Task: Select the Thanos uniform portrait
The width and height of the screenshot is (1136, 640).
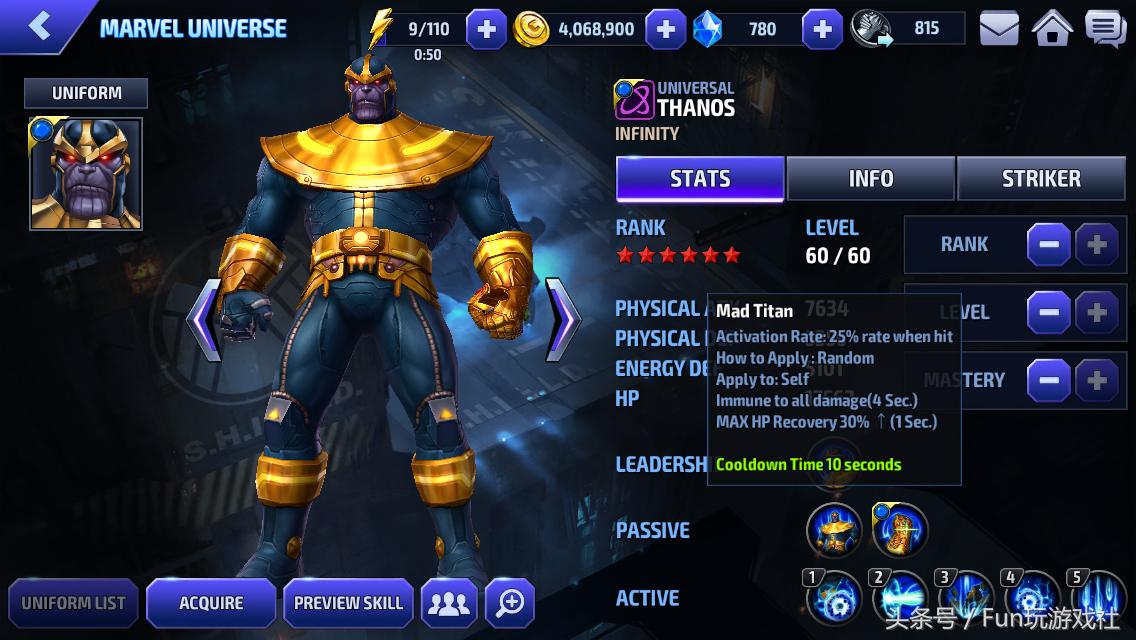Action: [86, 174]
